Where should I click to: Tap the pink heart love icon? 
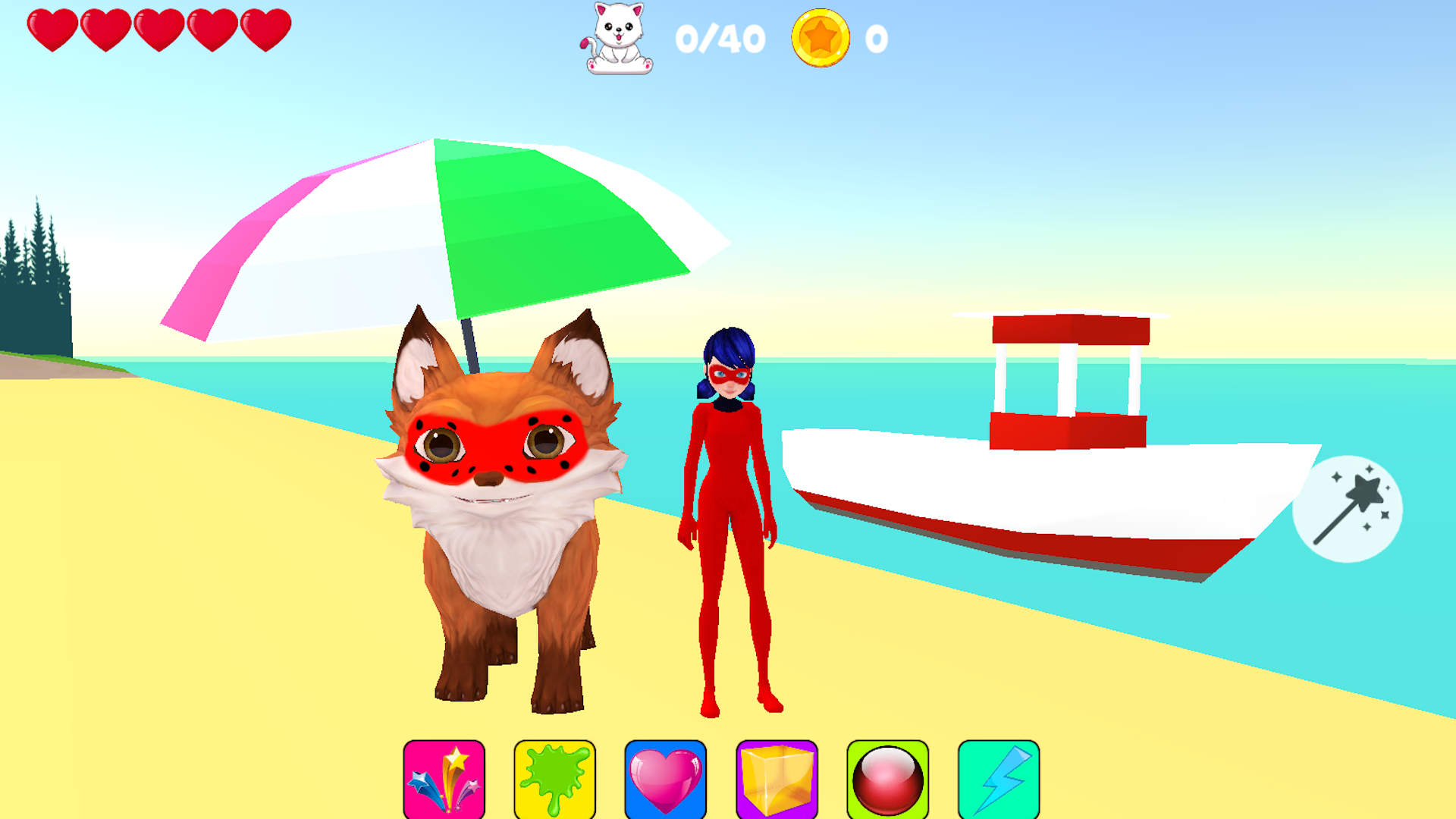coord(665,780)
